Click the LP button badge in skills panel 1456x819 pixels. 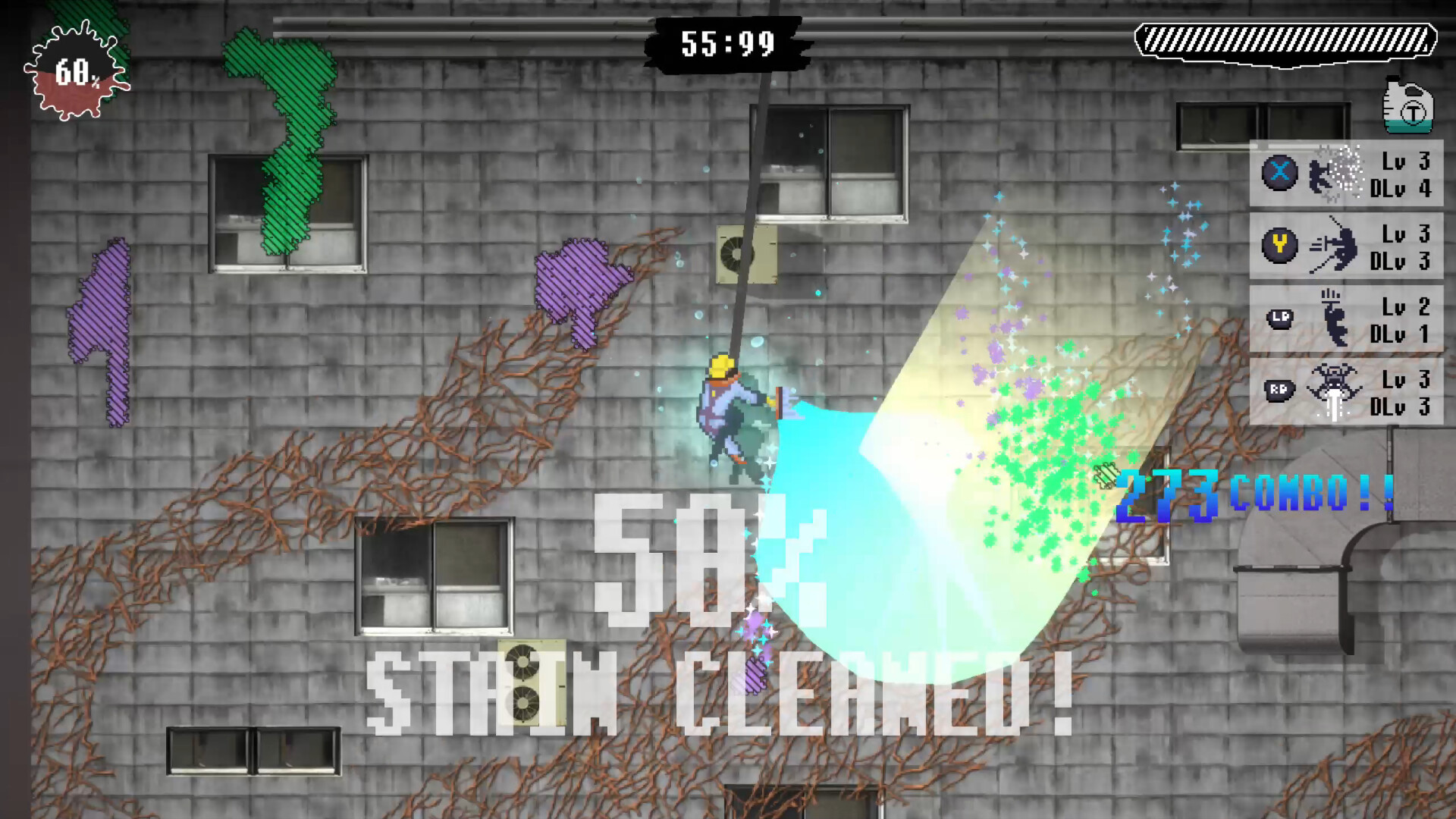coord(1279,320)
